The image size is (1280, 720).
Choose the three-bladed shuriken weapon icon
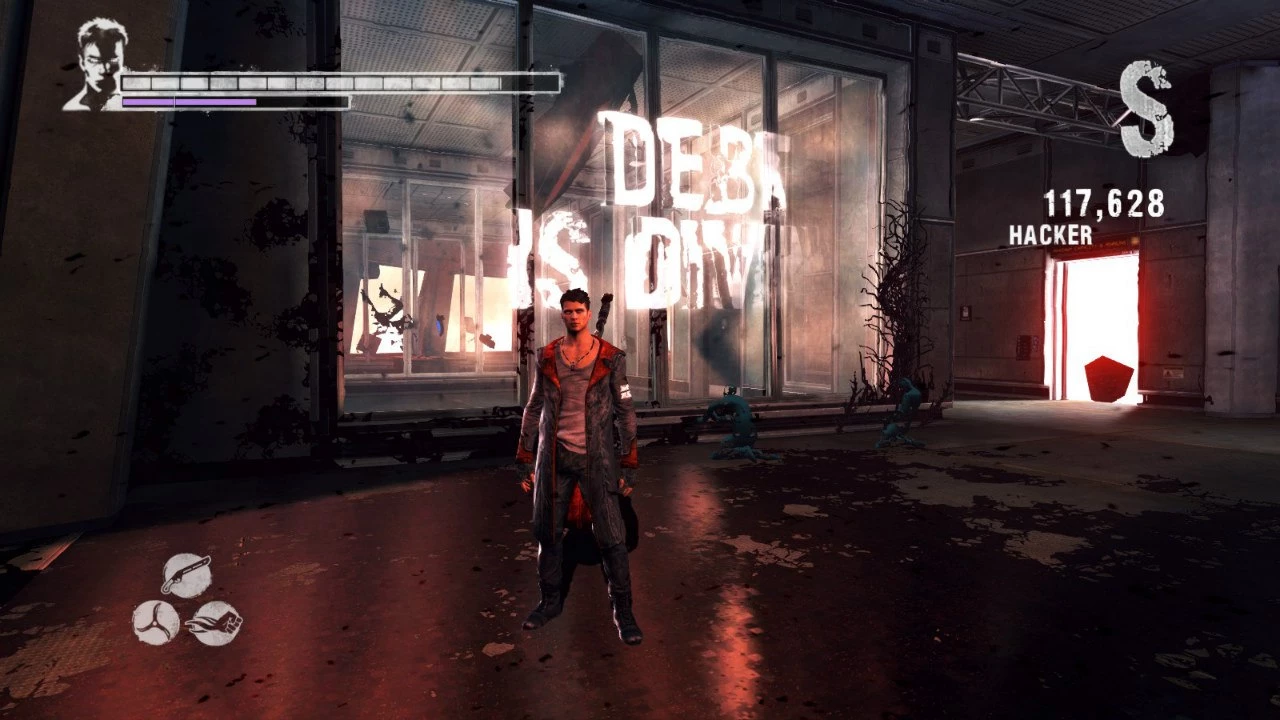pos(156,622)
